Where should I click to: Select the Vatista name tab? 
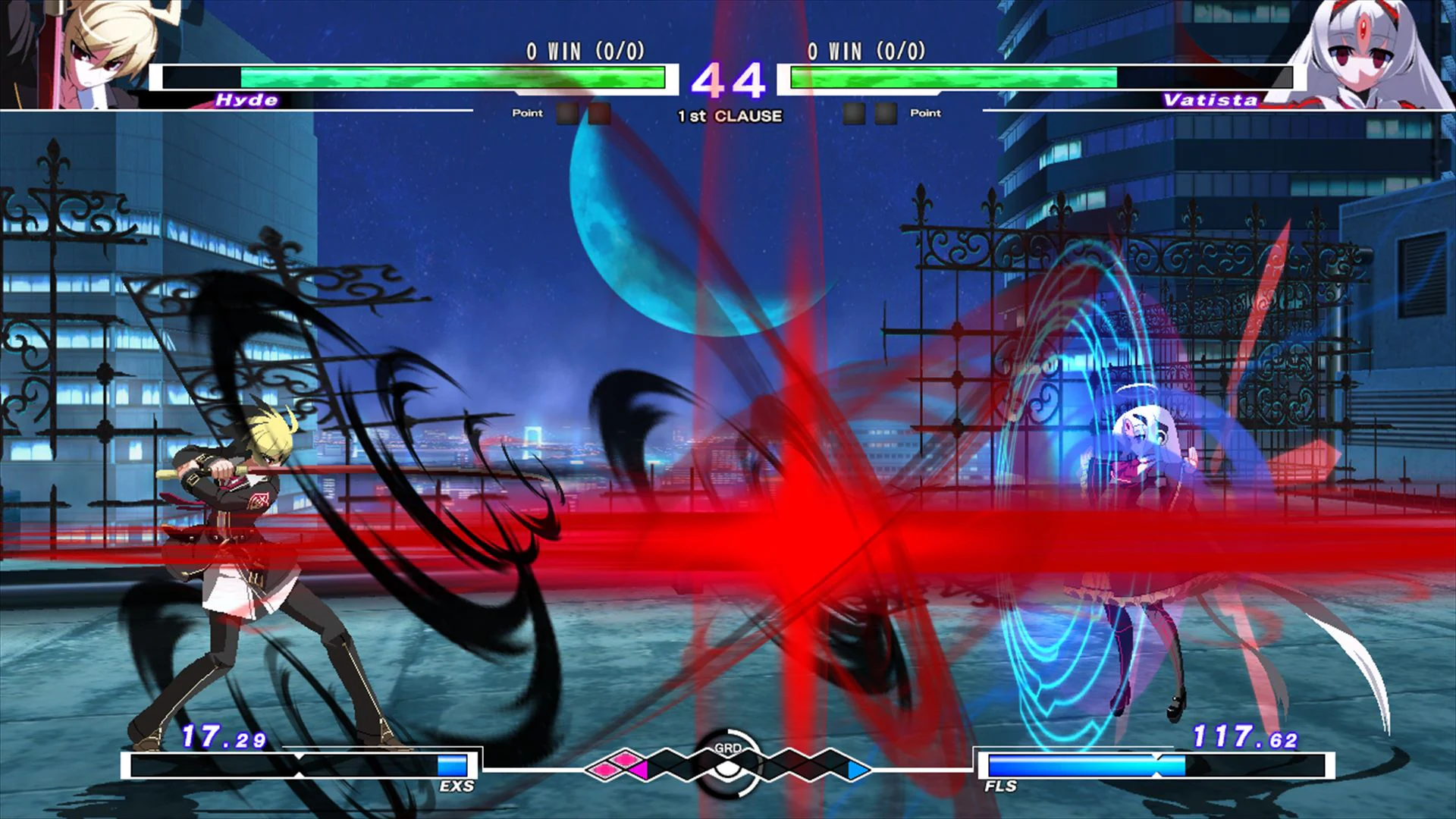1210,99
